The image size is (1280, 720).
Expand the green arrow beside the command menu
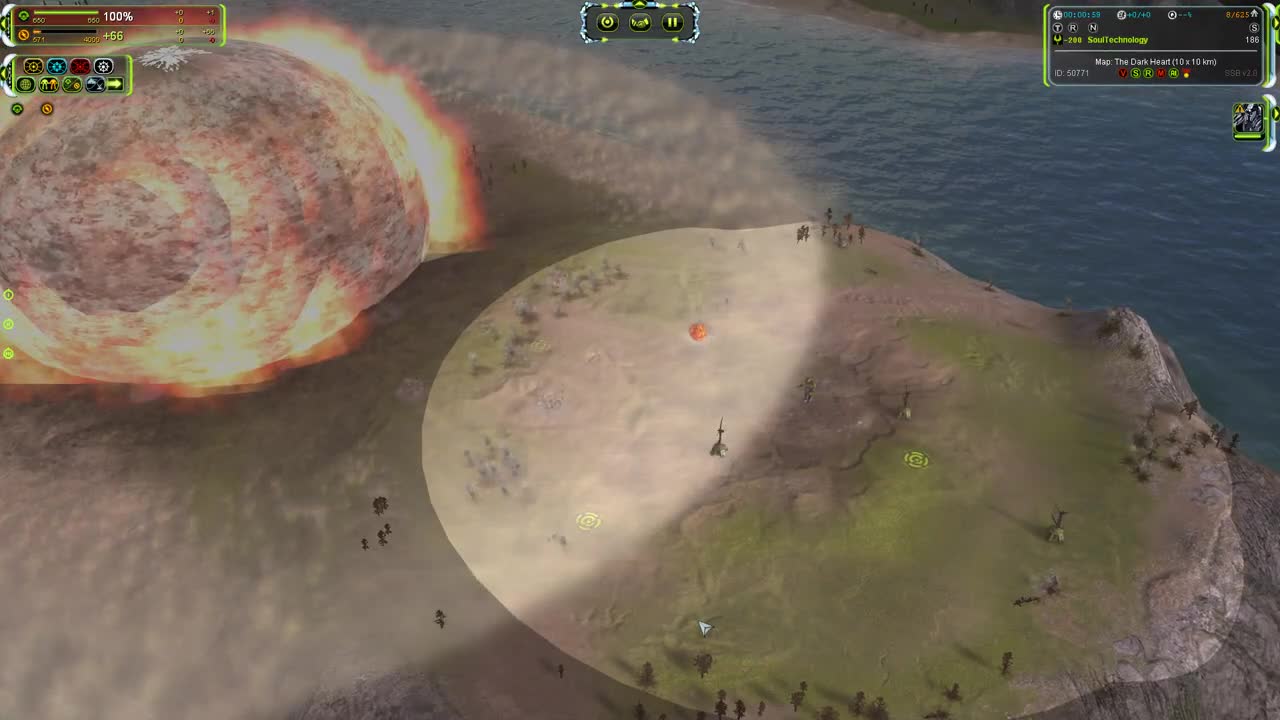[4, 72]
